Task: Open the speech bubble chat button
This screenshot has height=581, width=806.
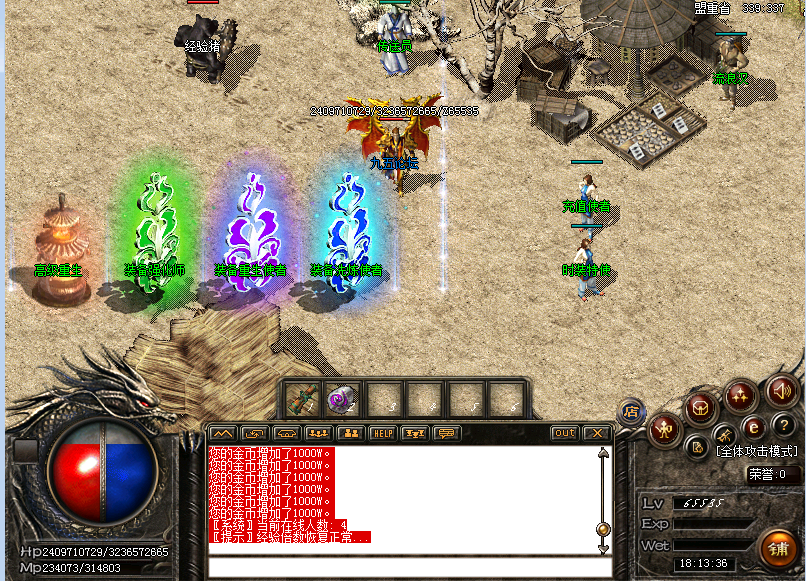Action: (x=446, y=433)
